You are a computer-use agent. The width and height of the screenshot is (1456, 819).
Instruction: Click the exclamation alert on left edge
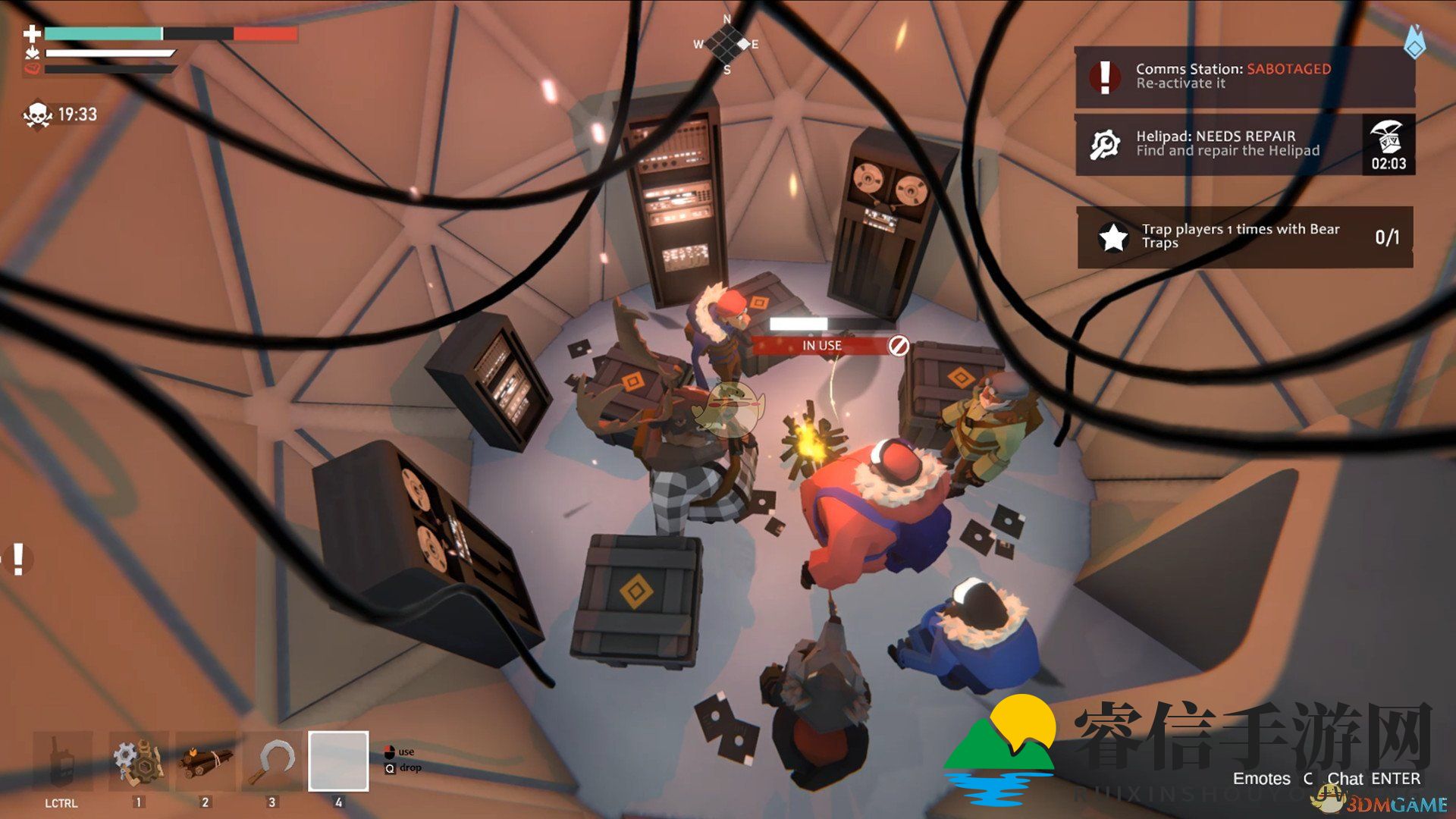(x=18, y=559)
